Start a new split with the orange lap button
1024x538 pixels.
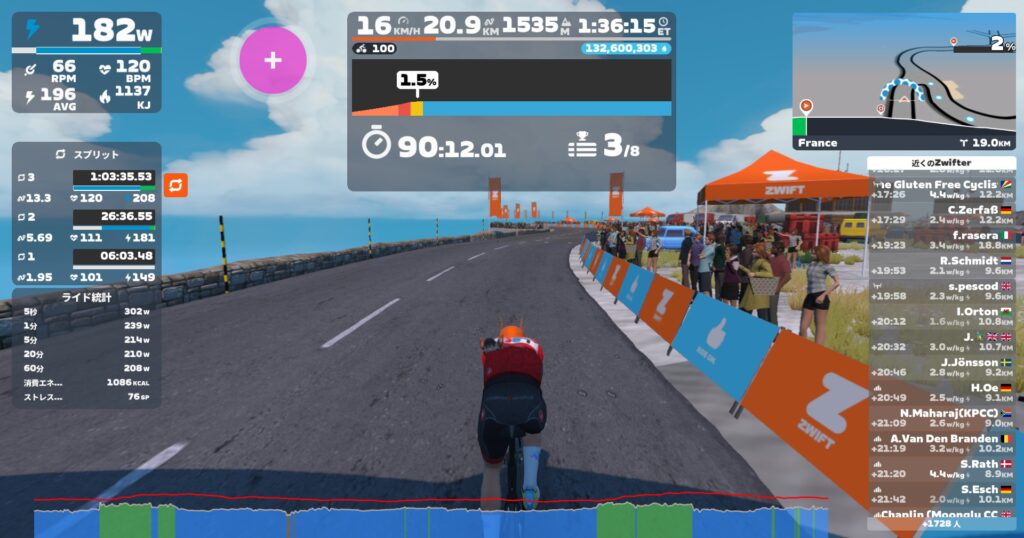click(175, 185)
